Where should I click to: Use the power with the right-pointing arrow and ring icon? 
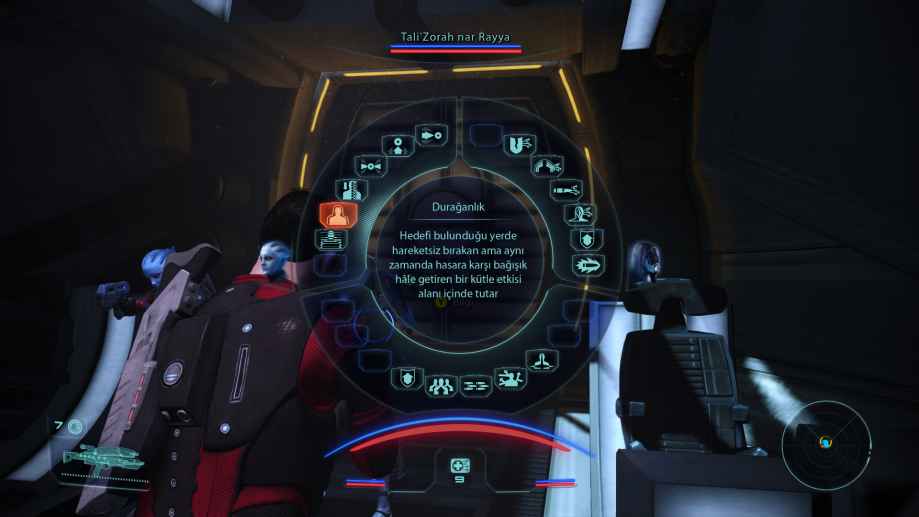tap(430, 134)
